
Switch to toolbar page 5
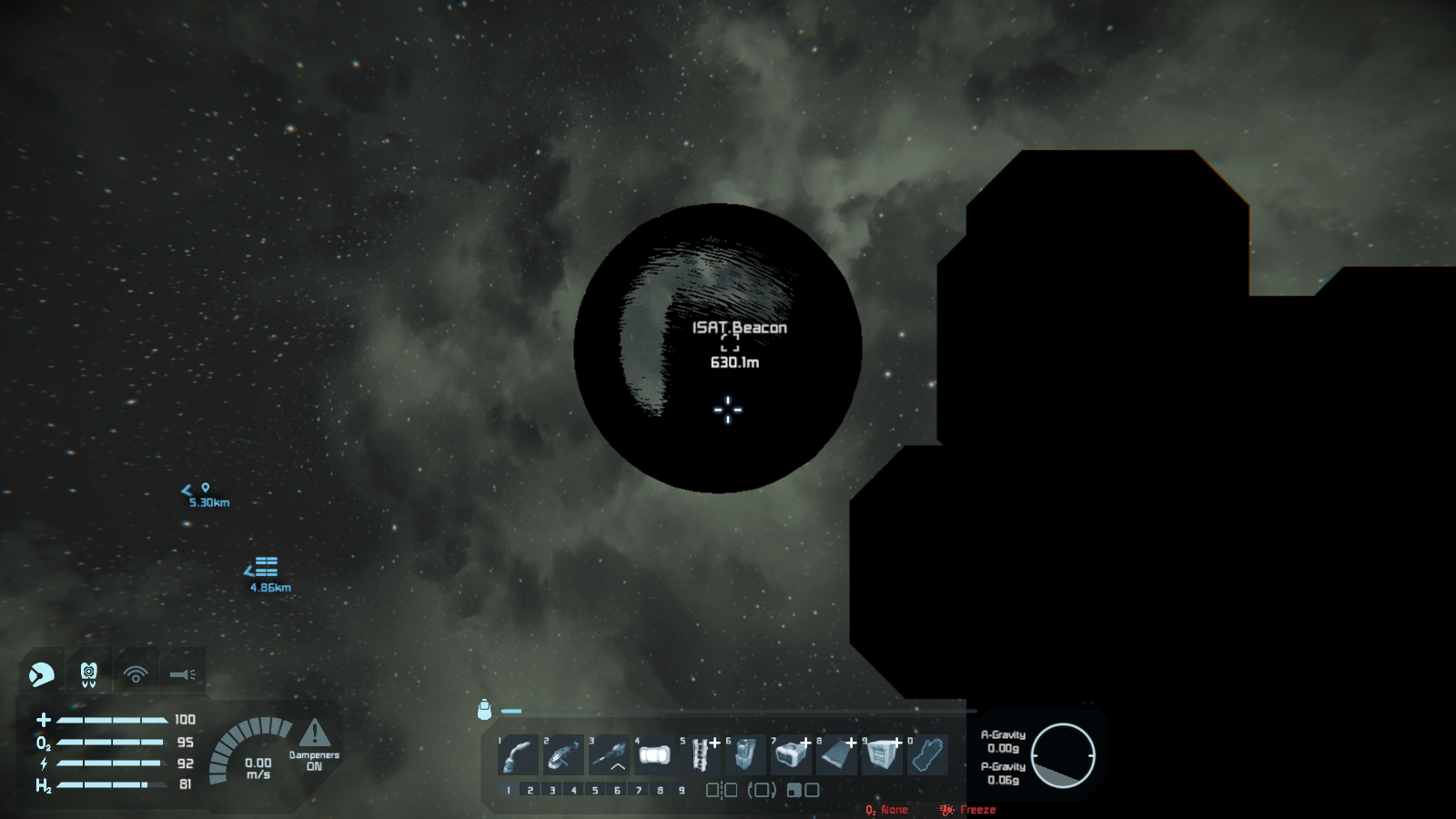[x=595, y=790]
